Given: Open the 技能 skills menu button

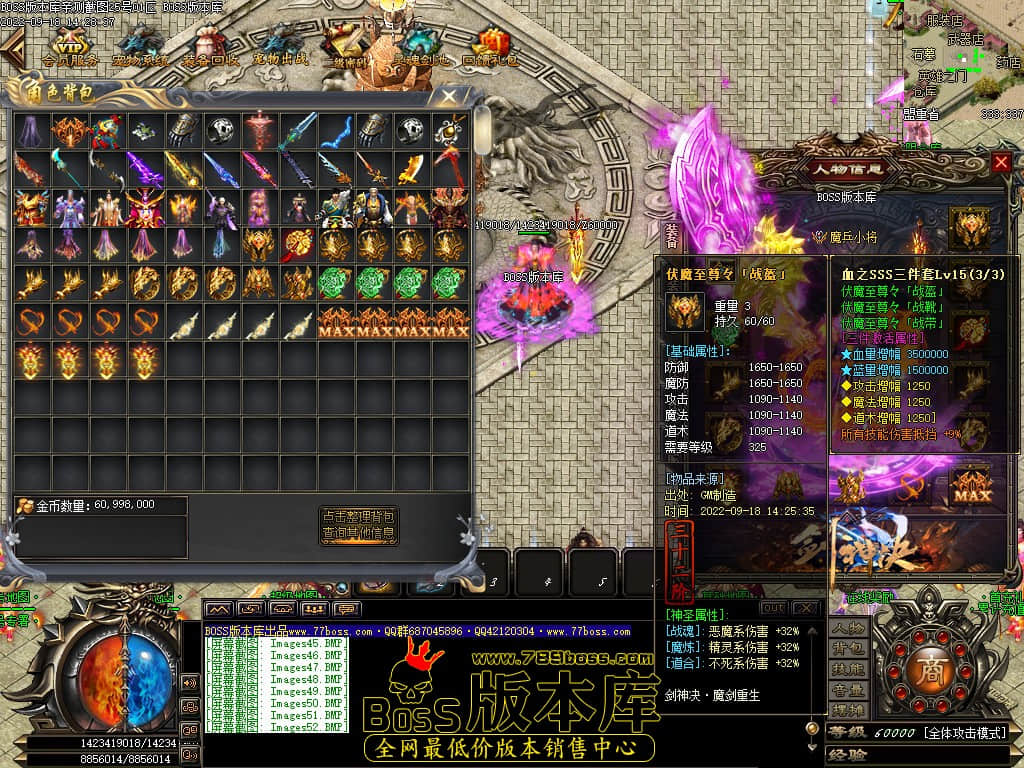Looking at the screenshot, I should pos(848,670).
